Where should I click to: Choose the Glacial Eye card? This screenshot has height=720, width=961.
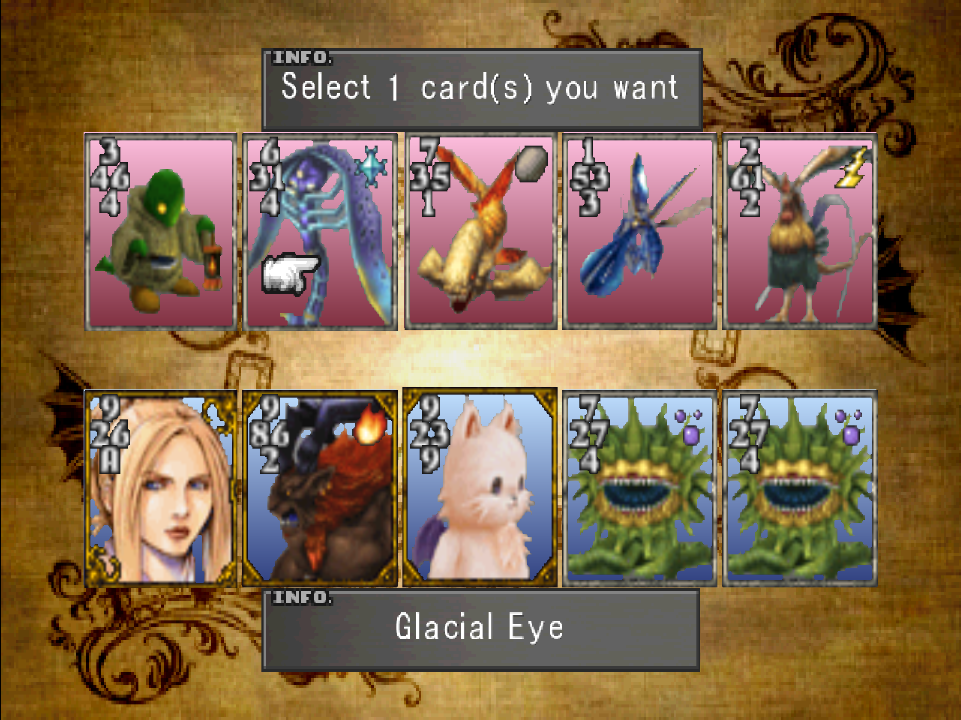pos(320,232)
